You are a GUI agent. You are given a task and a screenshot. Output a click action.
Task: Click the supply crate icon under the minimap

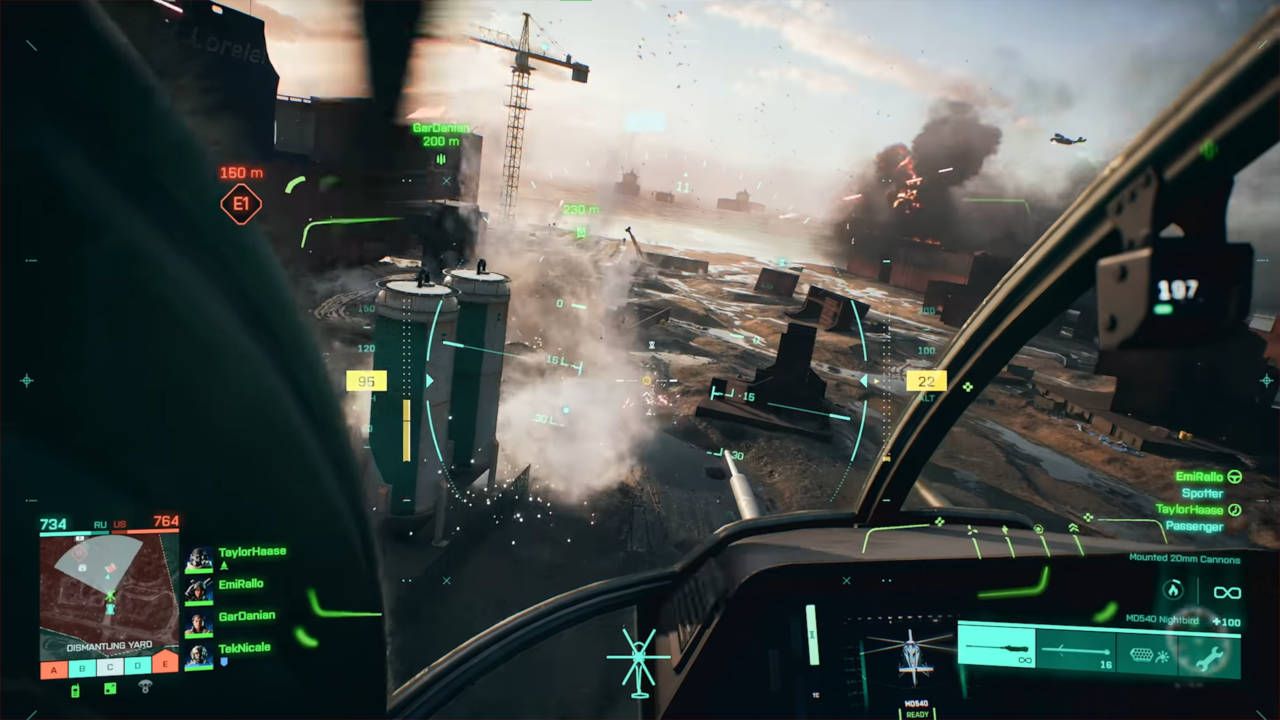[x=108, y=690]
